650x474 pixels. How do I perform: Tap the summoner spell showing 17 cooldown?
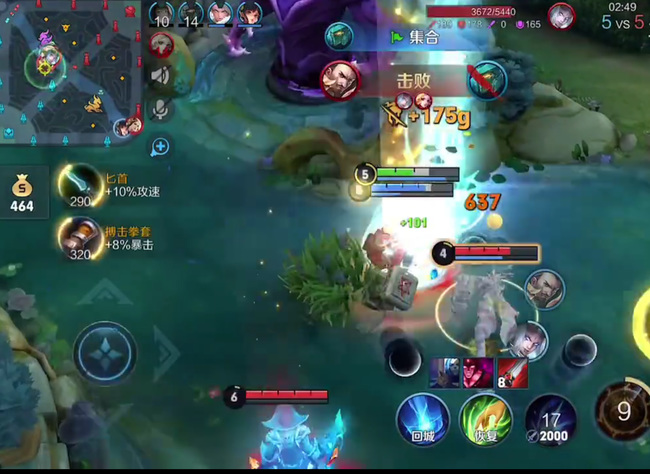(x=551, y=419)
